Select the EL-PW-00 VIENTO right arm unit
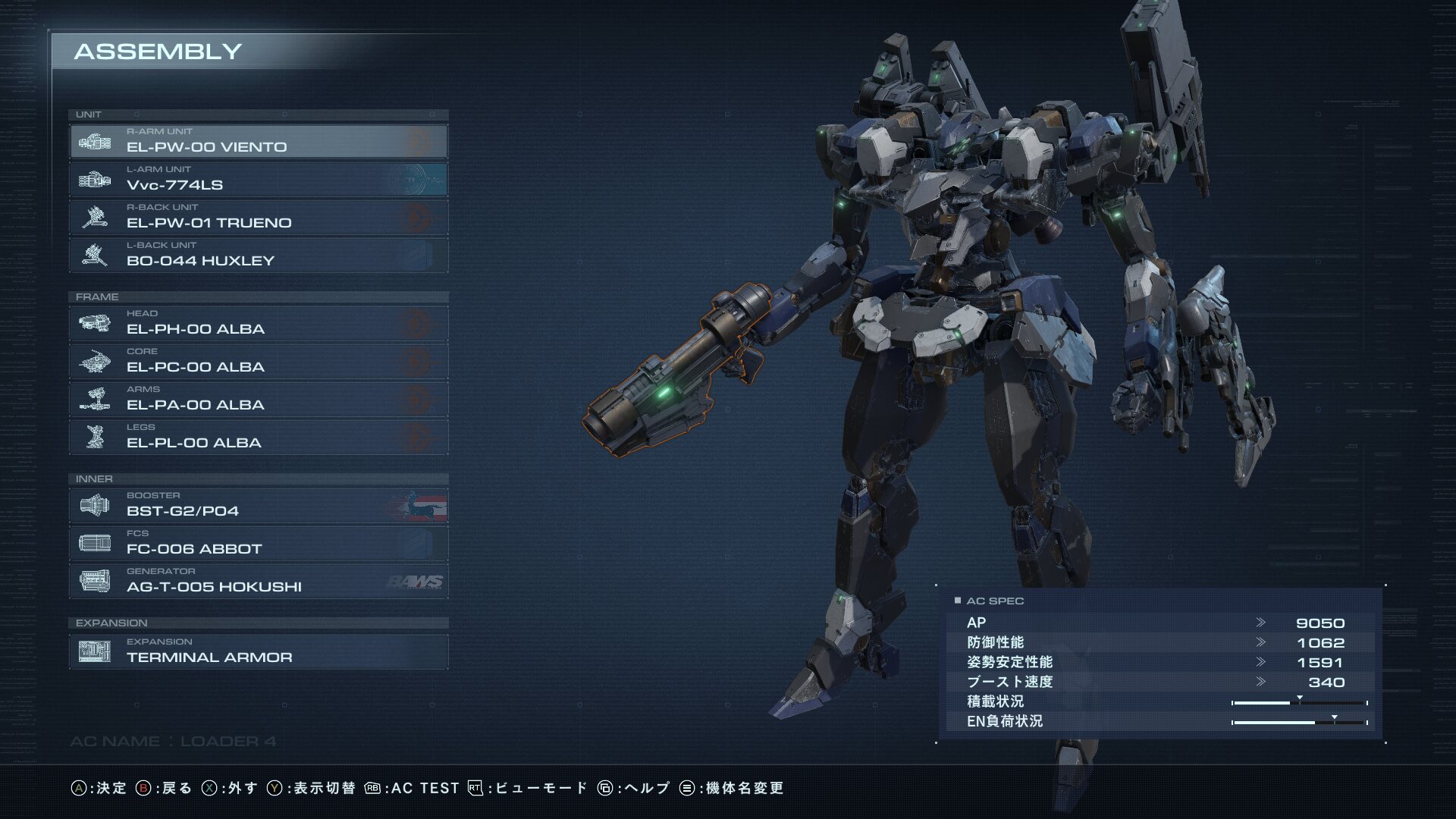This screenshot has width=1456, height=819. pos(259,141)
